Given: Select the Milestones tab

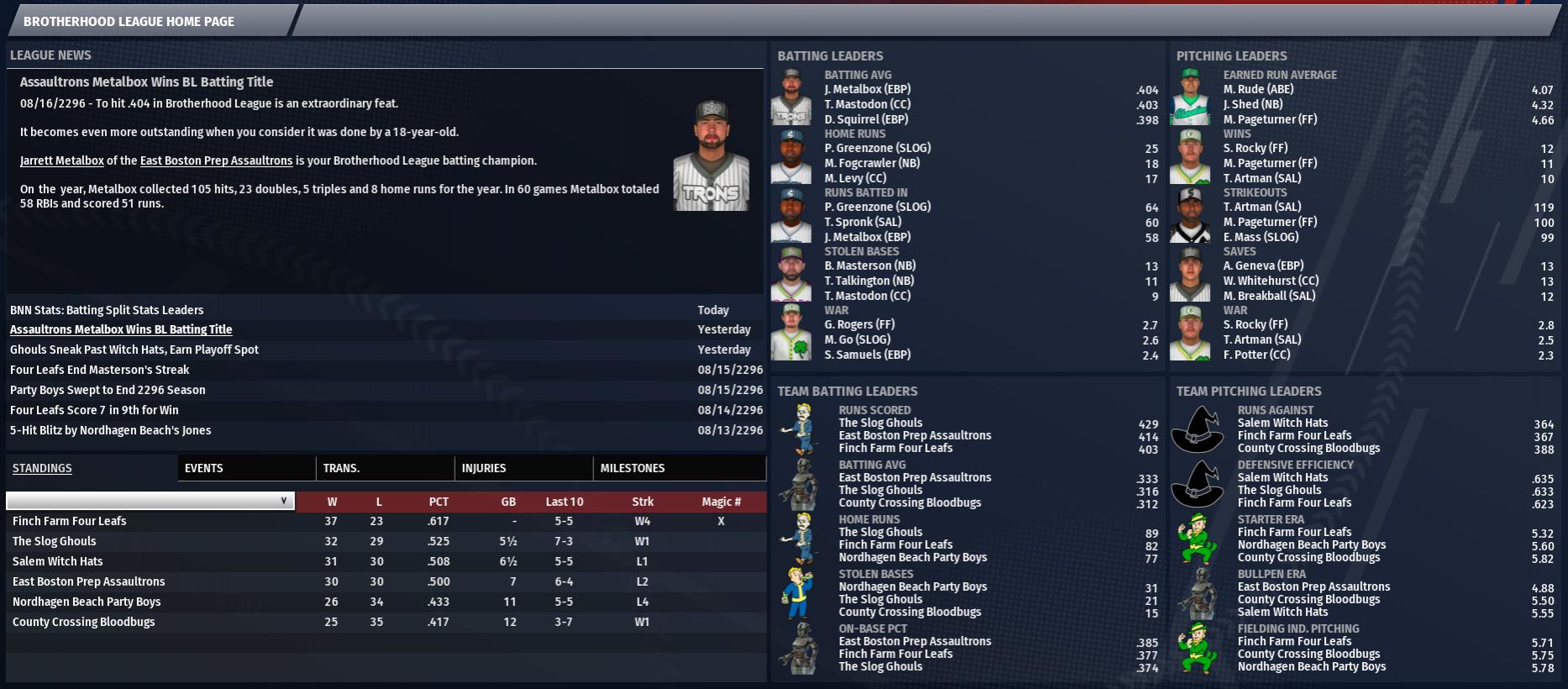Looking at the screenshot, I should [632, 468].
